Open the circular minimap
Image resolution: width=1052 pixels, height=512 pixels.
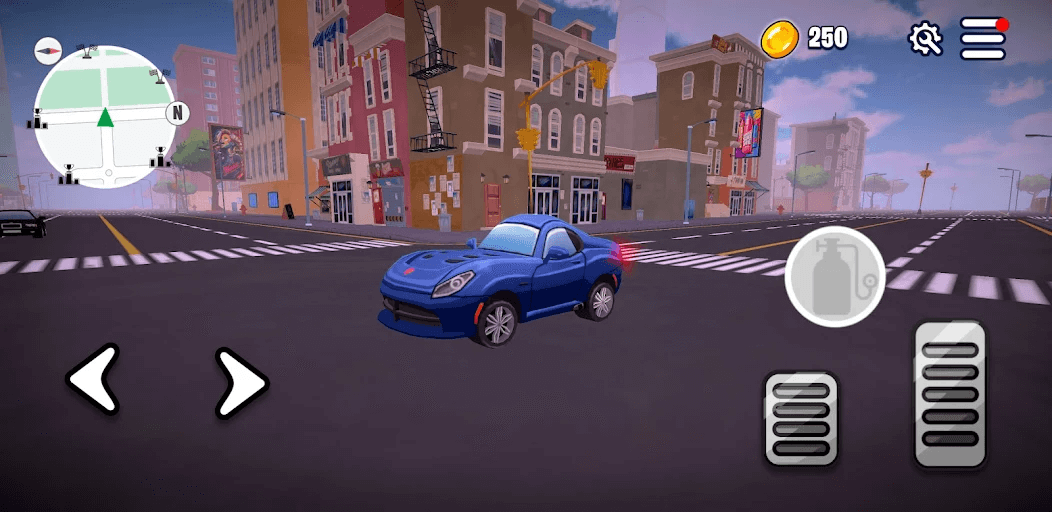coord(104,118)
